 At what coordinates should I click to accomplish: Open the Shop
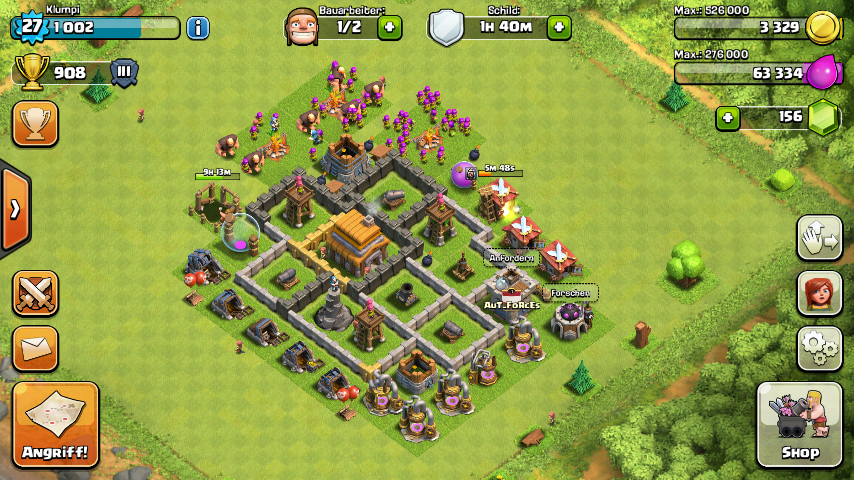(x=799, y=424)
